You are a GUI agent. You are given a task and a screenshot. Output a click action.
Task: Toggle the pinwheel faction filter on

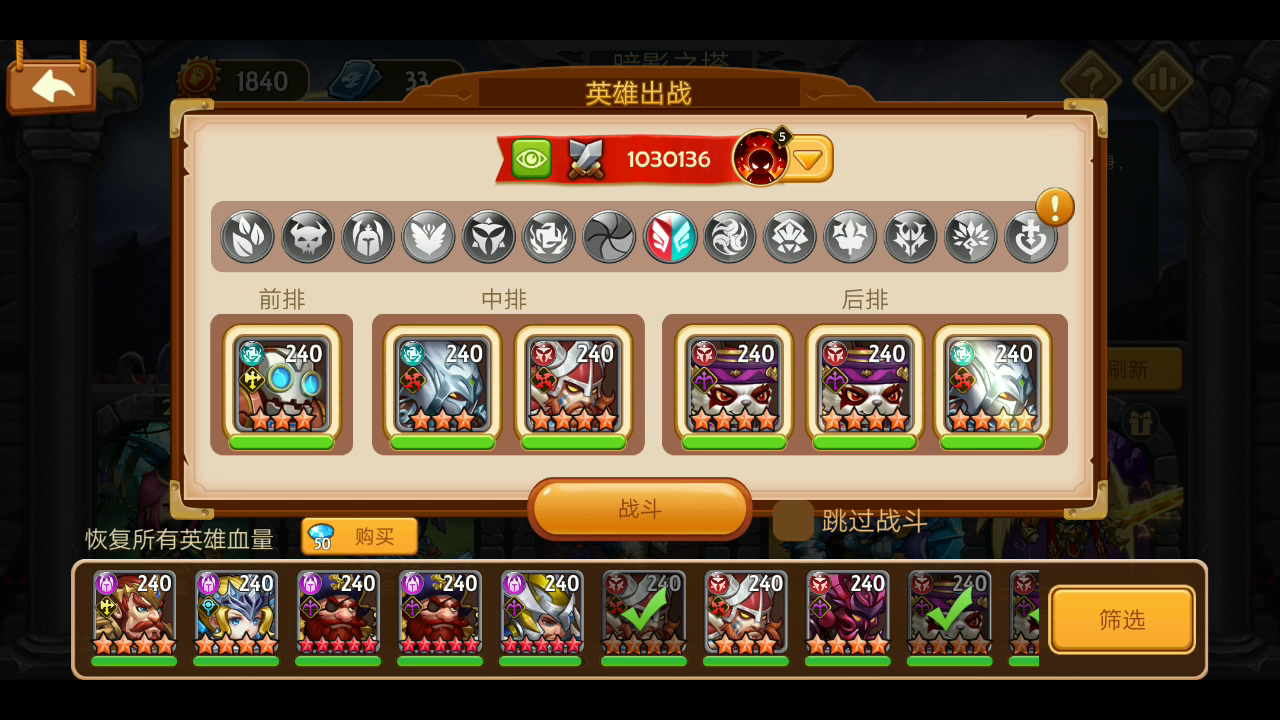[x=608, y=237]
